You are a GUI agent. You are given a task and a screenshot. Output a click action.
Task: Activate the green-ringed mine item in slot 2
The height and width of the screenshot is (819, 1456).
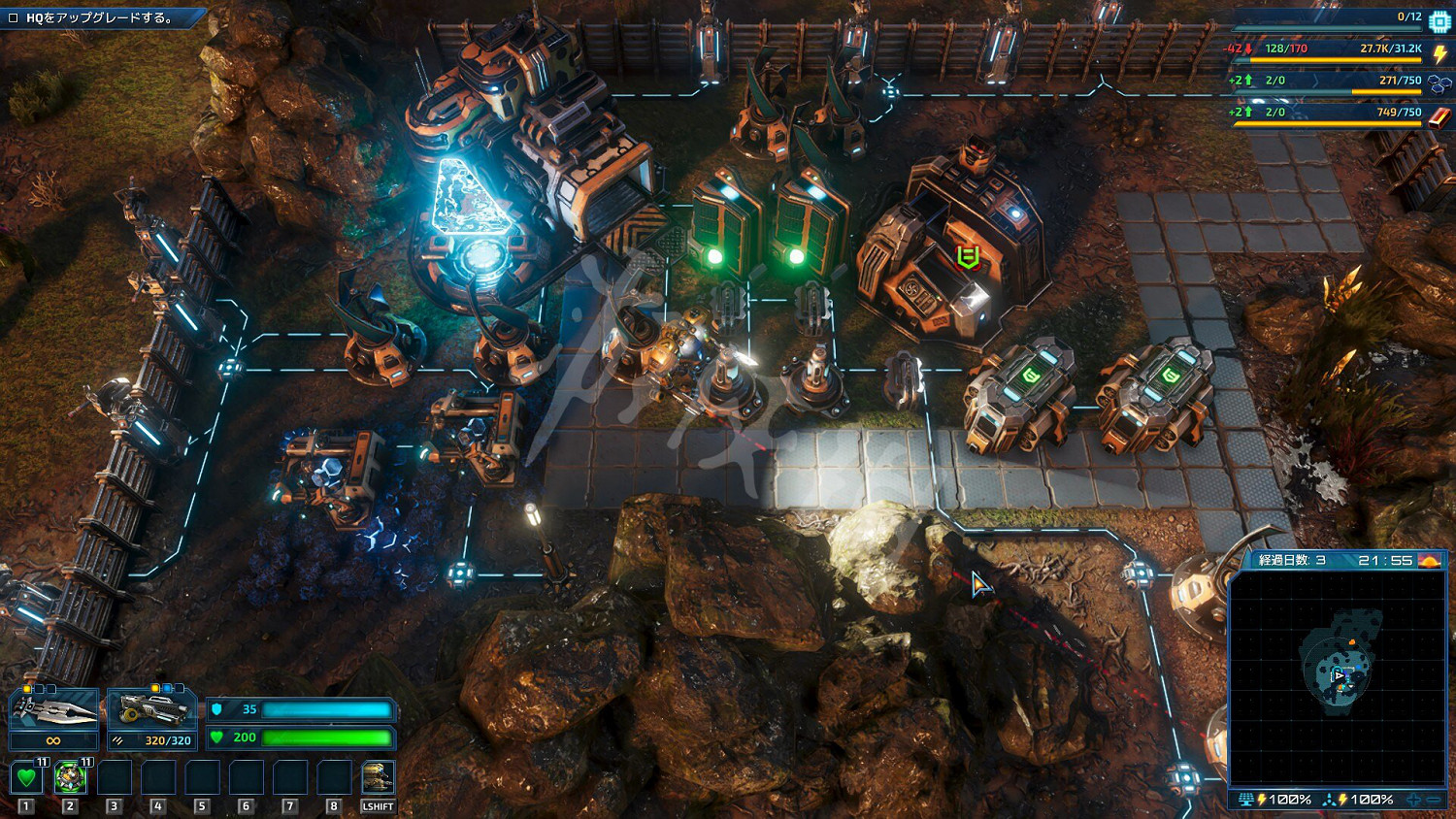coord(70,777)
